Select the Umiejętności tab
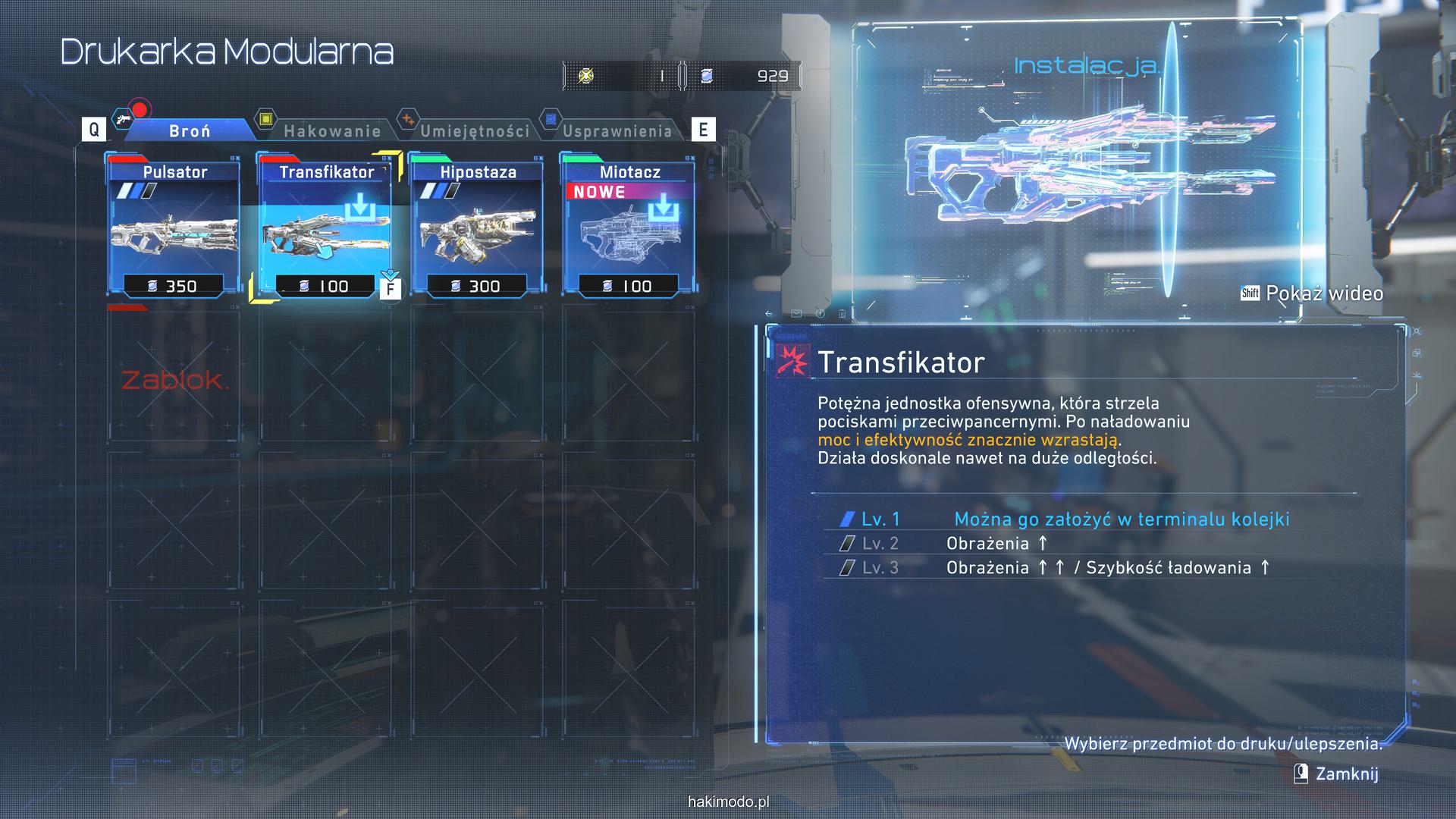Image resolution: width=1456 pixels, height=819 pixels. [475, 131]
